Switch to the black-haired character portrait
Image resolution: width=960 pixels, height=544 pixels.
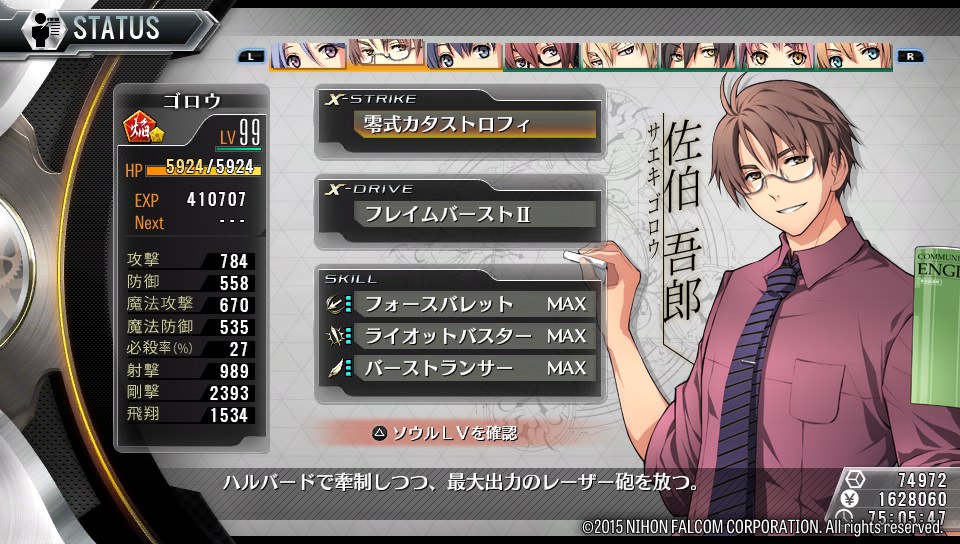(698, 55)
